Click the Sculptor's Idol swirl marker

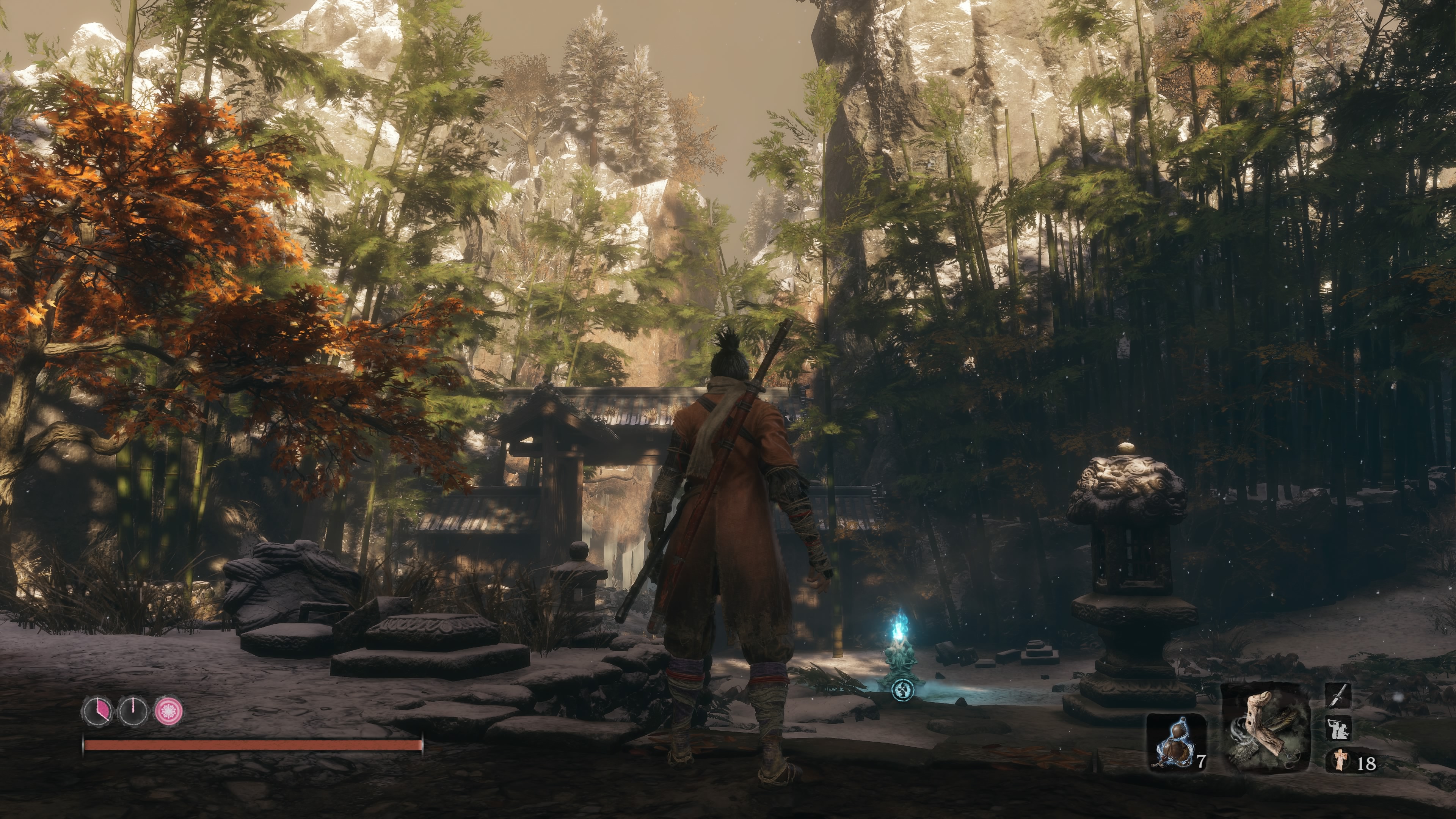pos(902,690)
